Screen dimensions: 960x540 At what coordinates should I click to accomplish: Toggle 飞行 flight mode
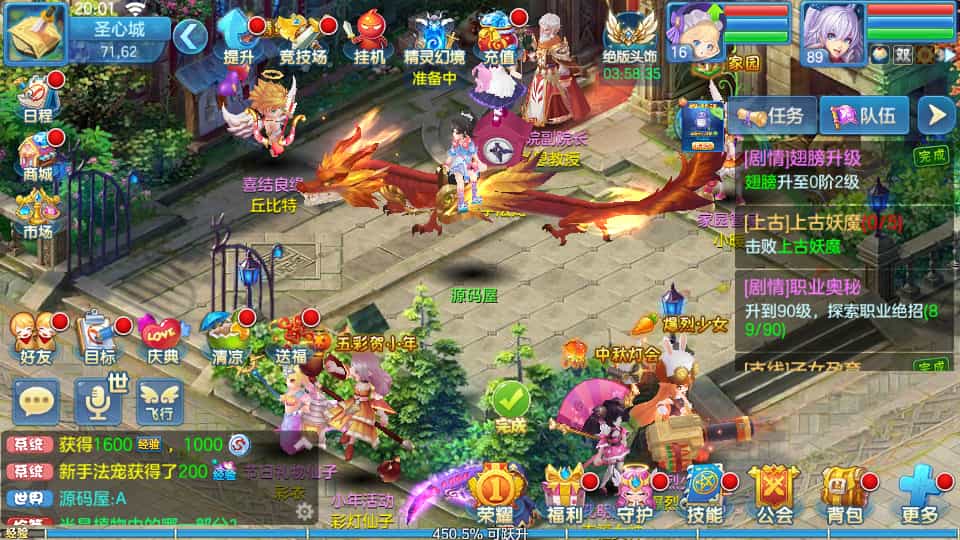[x=161, y=402]
